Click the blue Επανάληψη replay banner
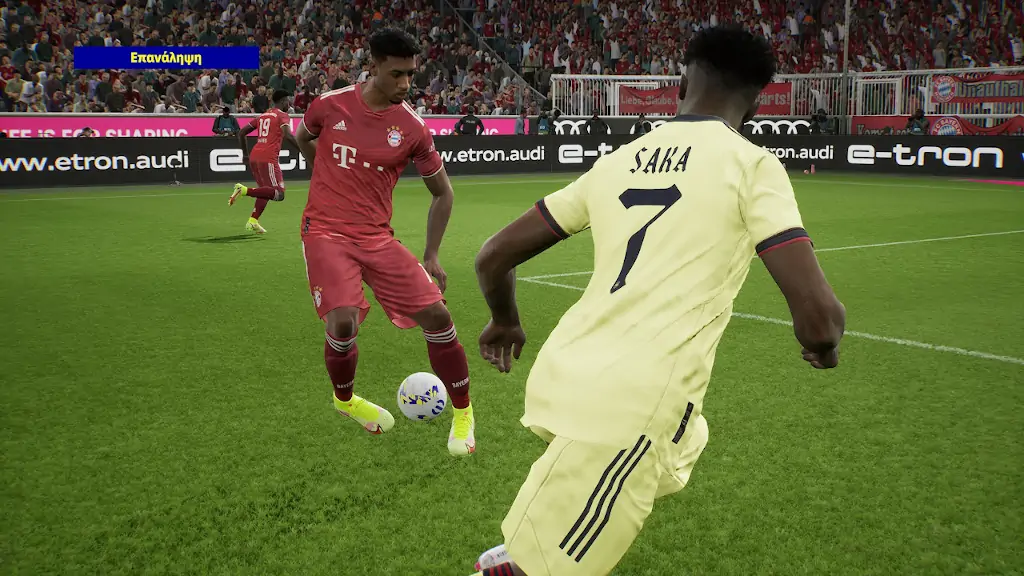Image resolution: width=1024 pixels, height=576 pixels. tap(166, 58)
